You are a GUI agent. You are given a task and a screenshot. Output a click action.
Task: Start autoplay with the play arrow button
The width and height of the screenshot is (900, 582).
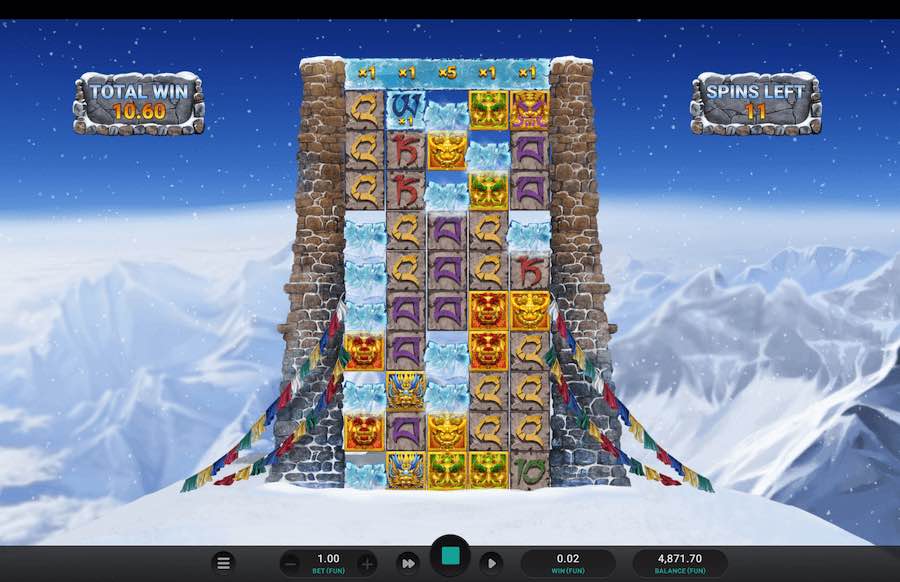point(491,563)
